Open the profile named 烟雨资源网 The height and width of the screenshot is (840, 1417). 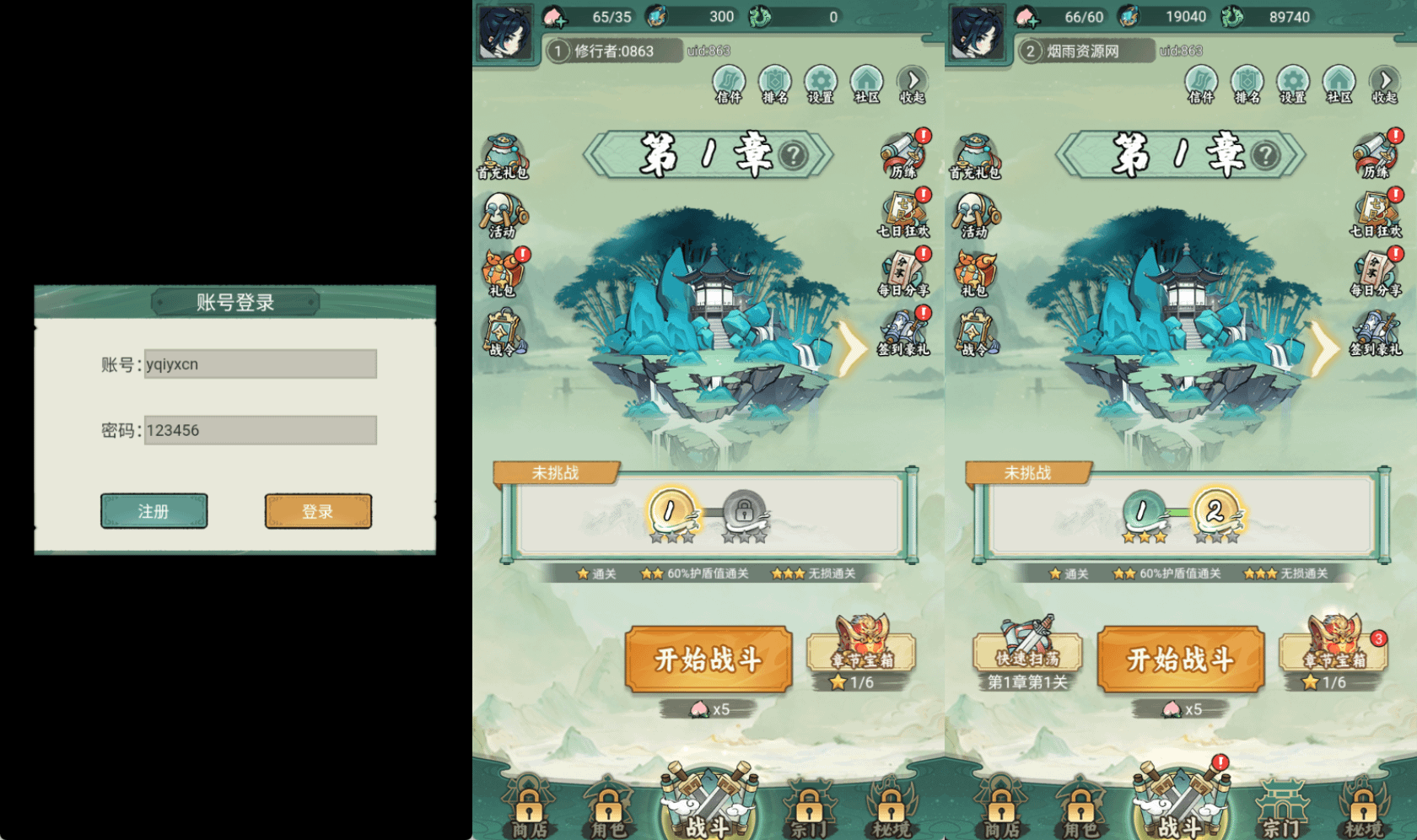click(x=1083, y=51)
